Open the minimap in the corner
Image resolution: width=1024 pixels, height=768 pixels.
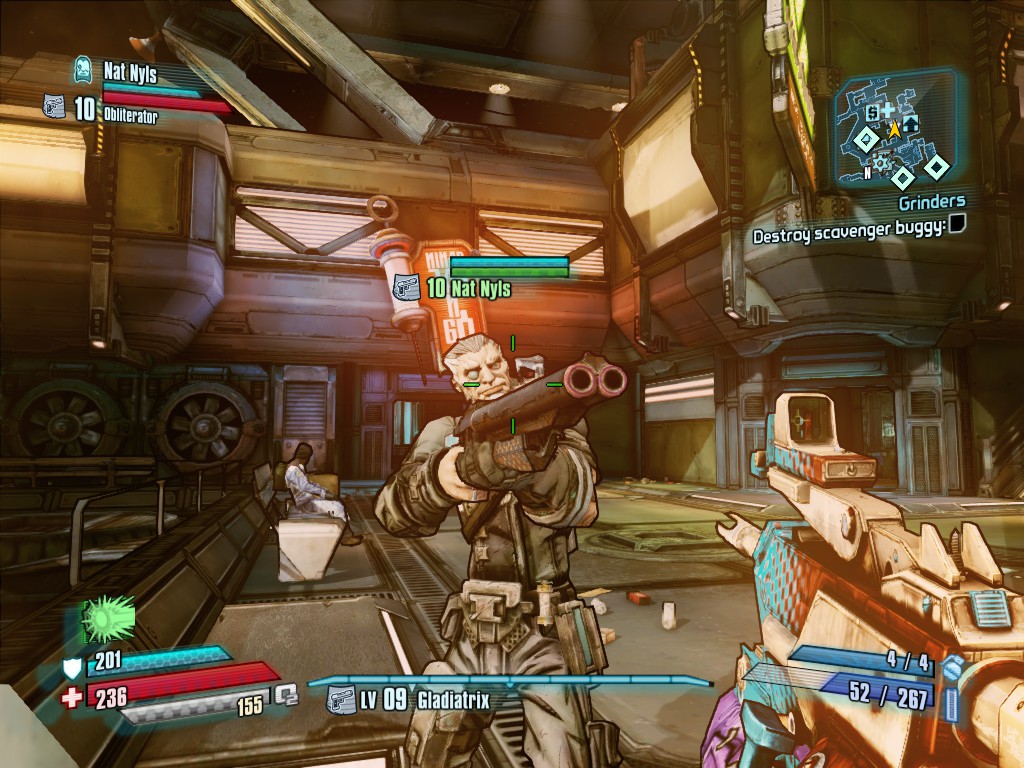[x=897, y=129]
